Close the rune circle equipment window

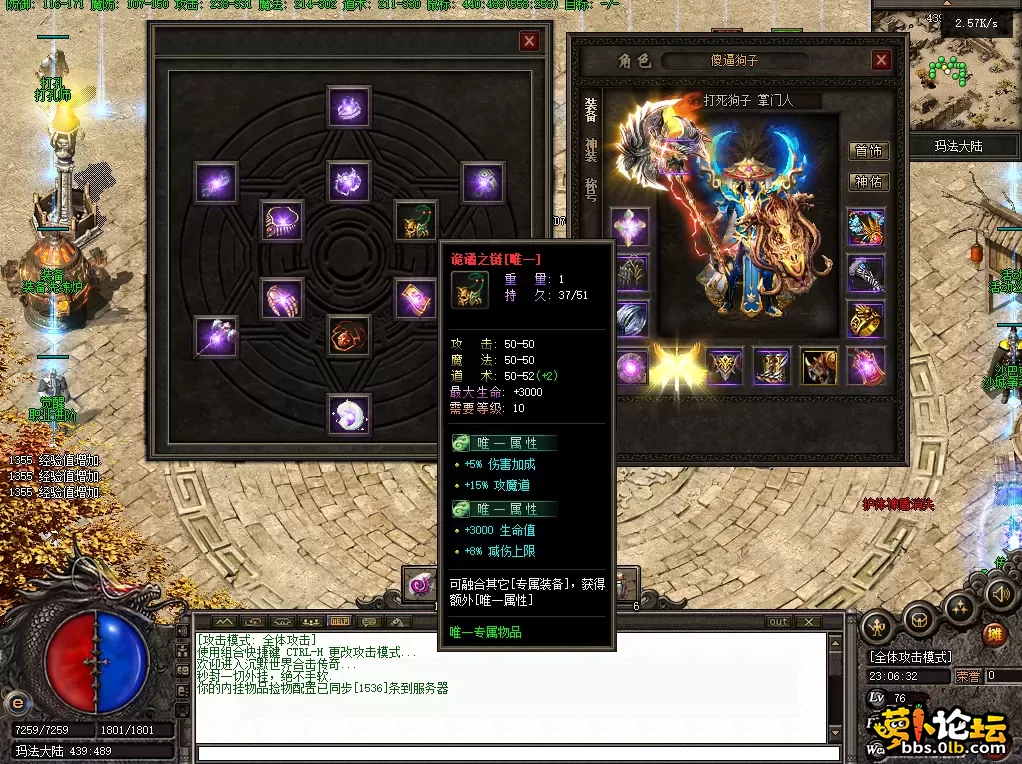[529, 41]
